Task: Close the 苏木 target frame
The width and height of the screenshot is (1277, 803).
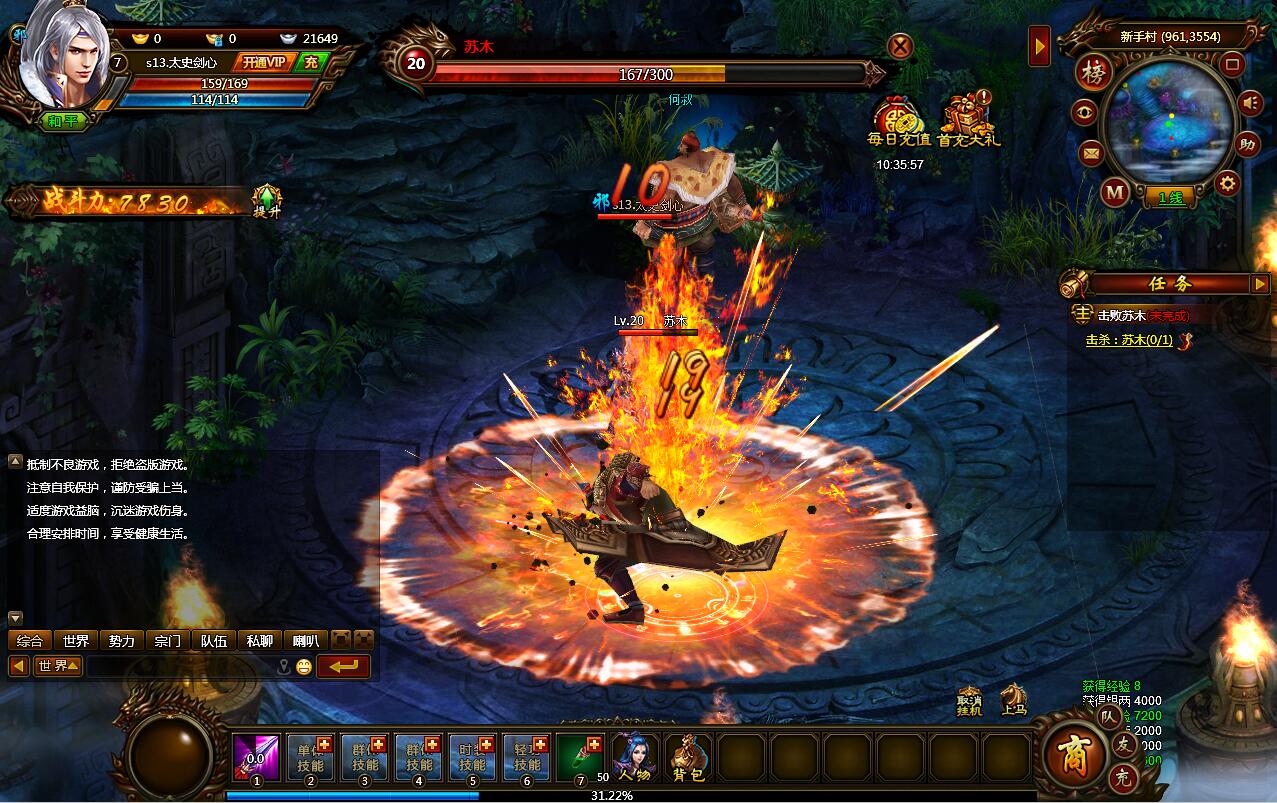Action: 901,46
